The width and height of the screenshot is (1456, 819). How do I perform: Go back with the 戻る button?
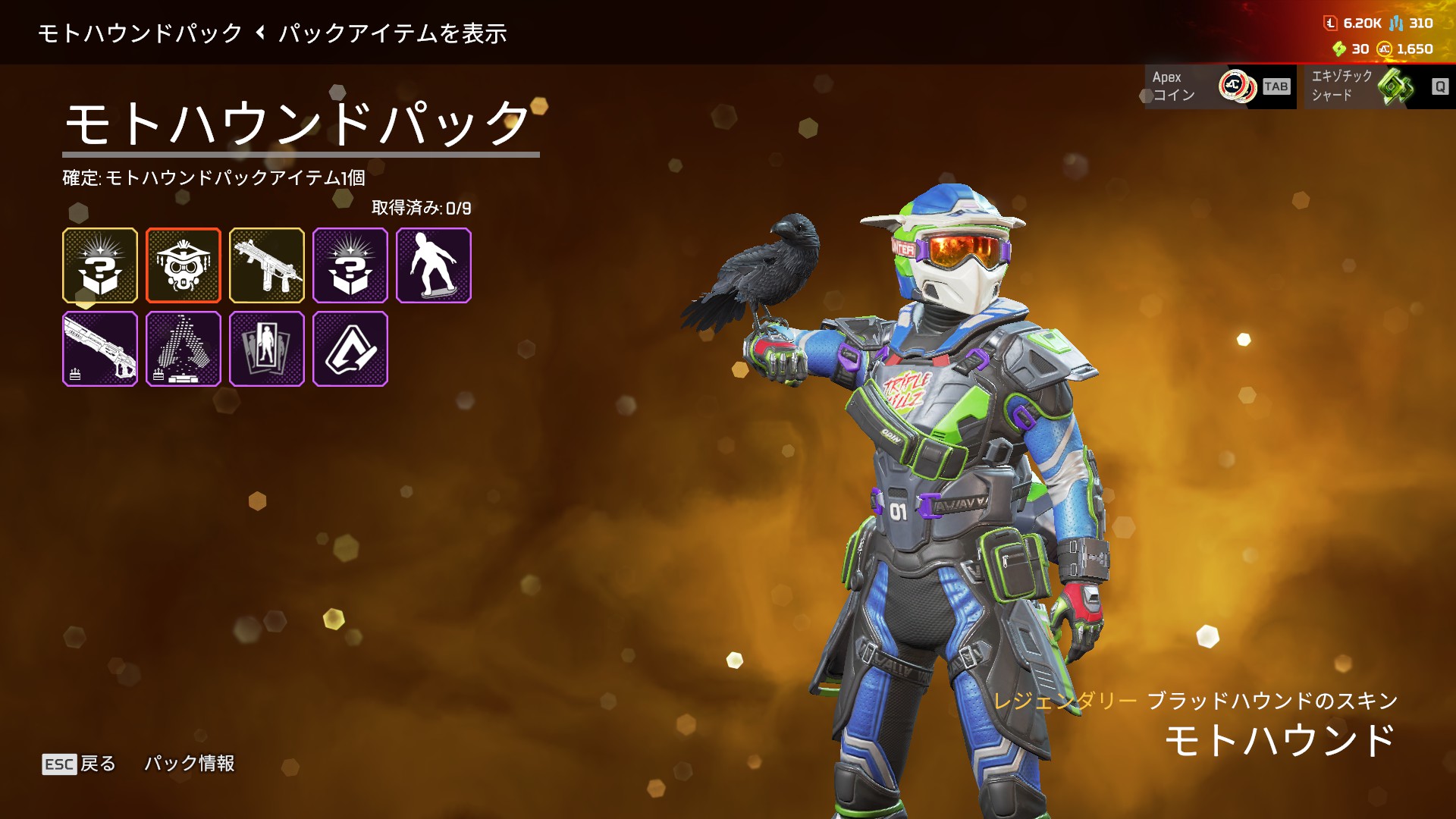pos(80,764)
